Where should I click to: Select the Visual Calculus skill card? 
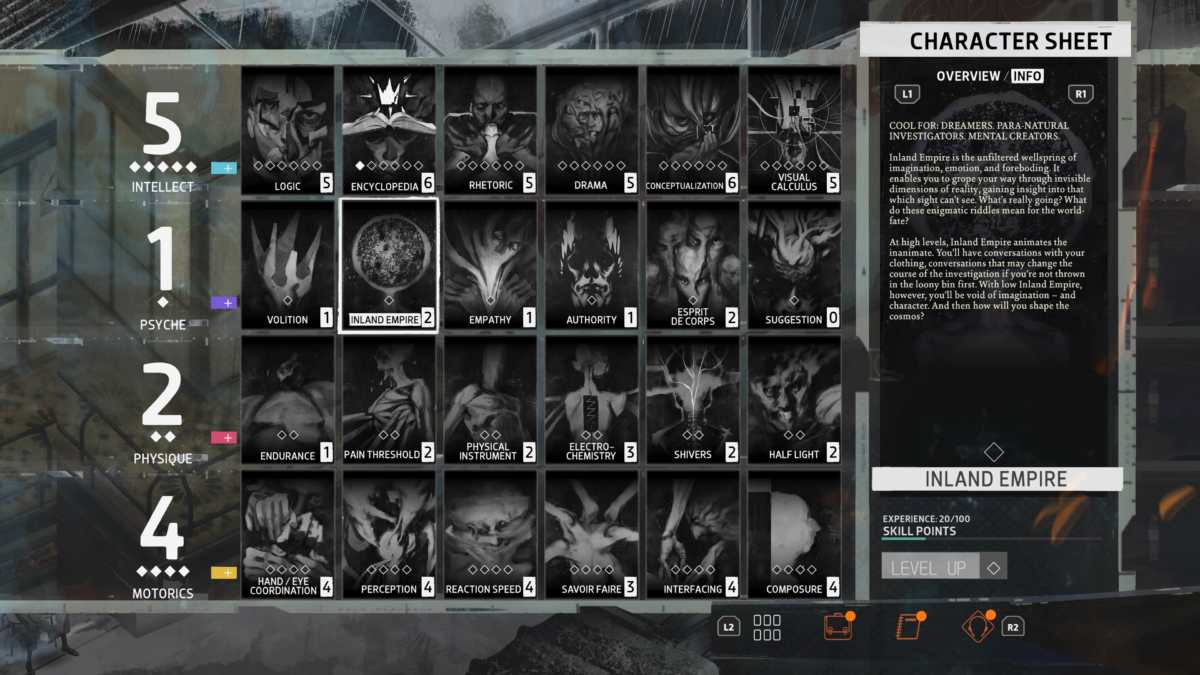coord(794,130)
